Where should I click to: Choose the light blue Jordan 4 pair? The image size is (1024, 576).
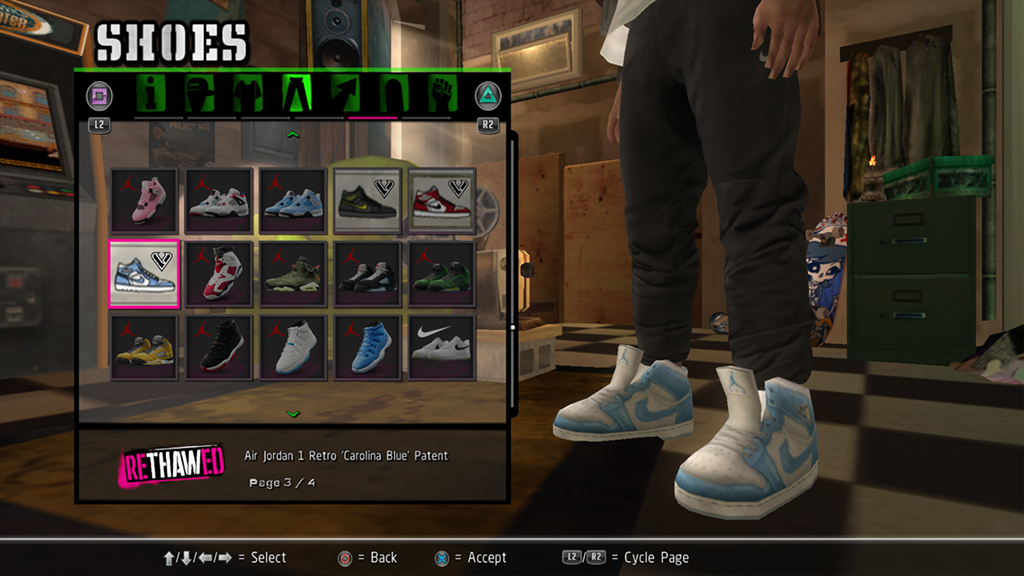coord(293,200)
